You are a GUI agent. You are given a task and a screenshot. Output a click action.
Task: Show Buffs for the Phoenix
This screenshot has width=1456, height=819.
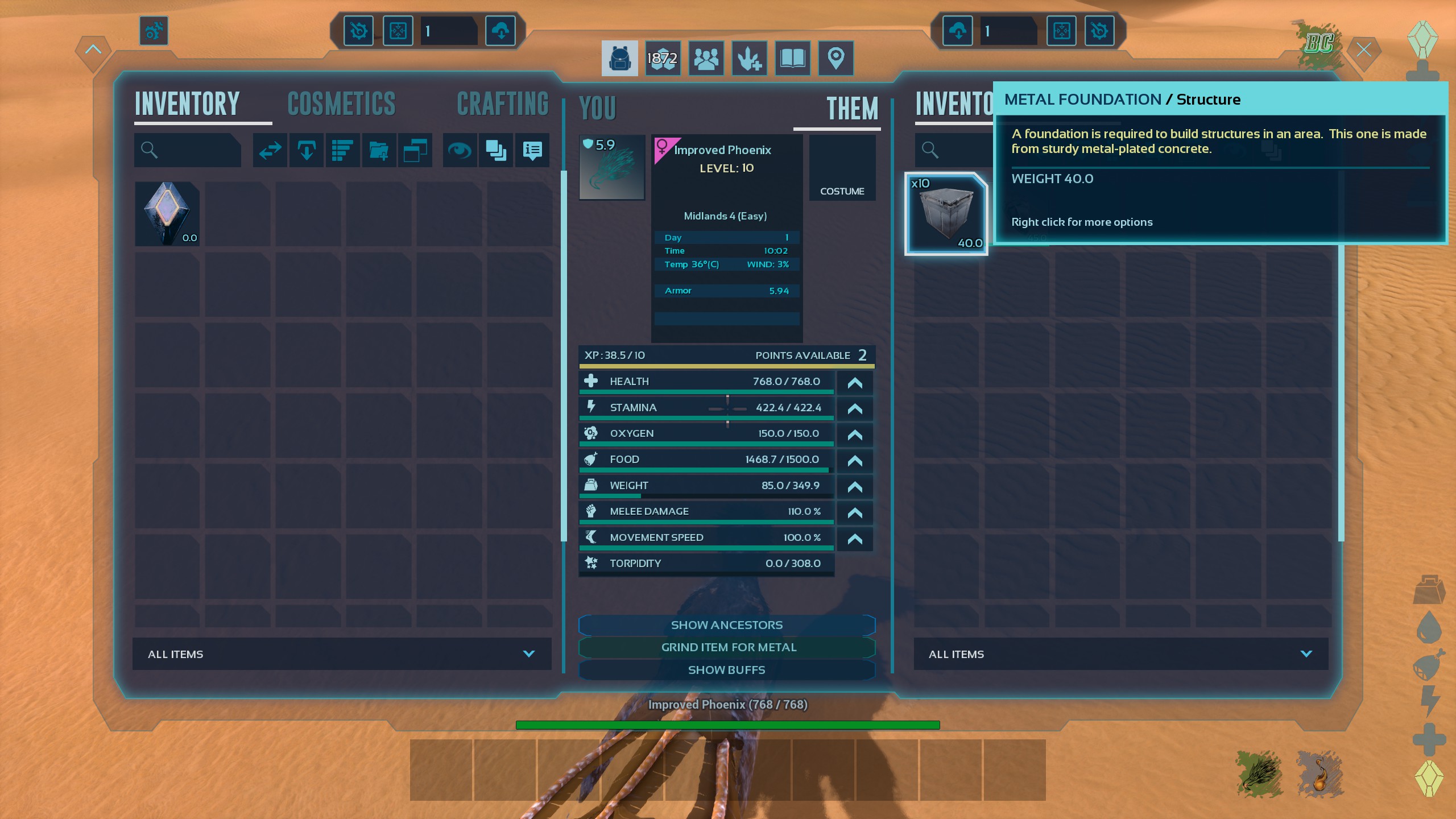(x=726, y=670)
